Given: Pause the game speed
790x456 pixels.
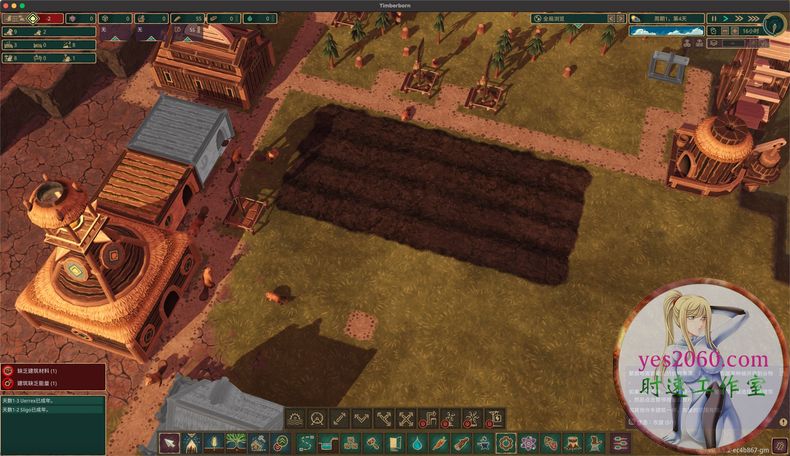Looking at the screenshot, I should pyautogui.click(x=713, y=18).
